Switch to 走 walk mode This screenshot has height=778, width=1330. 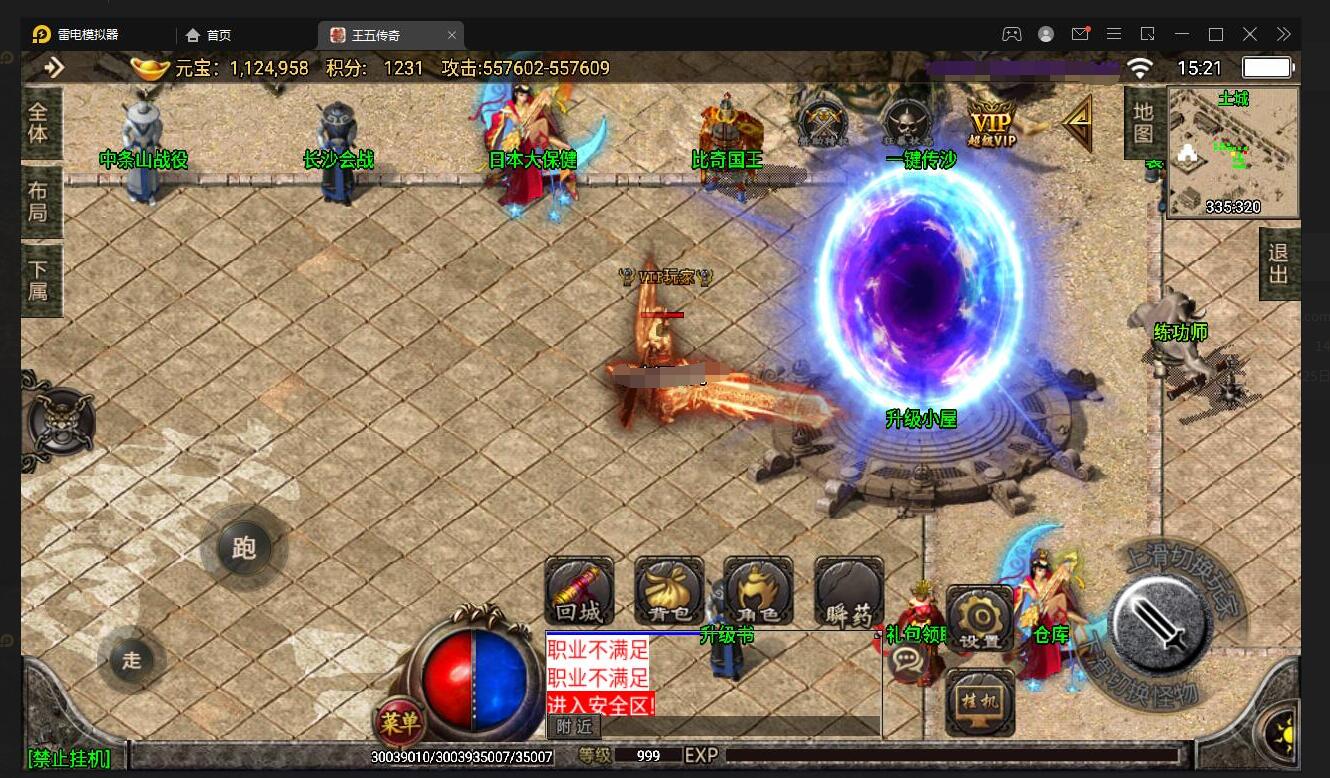(x=132, y=660)
